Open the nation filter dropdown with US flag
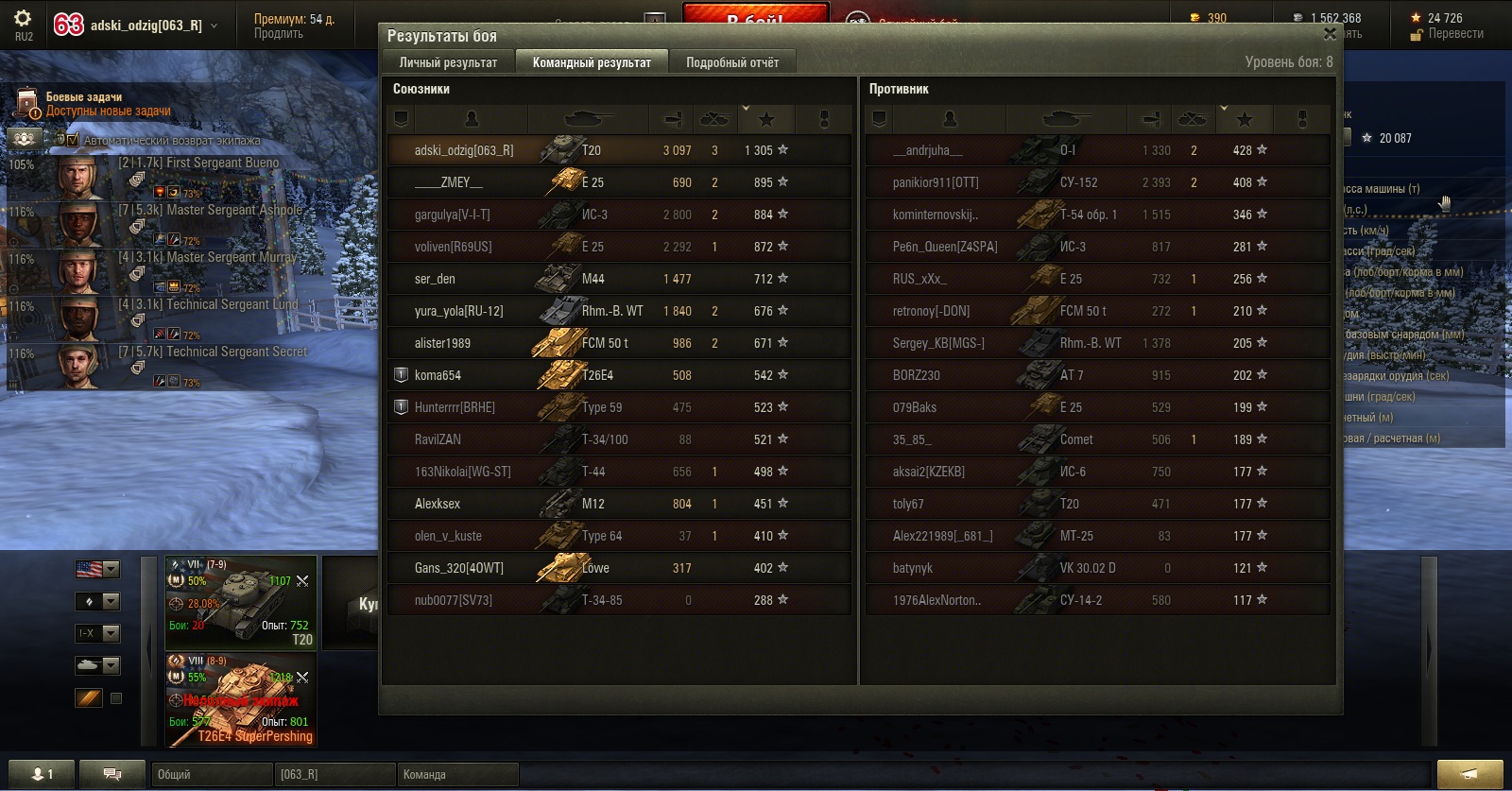The height and width of the screenshot is (791, 1512). coord(97,569)
